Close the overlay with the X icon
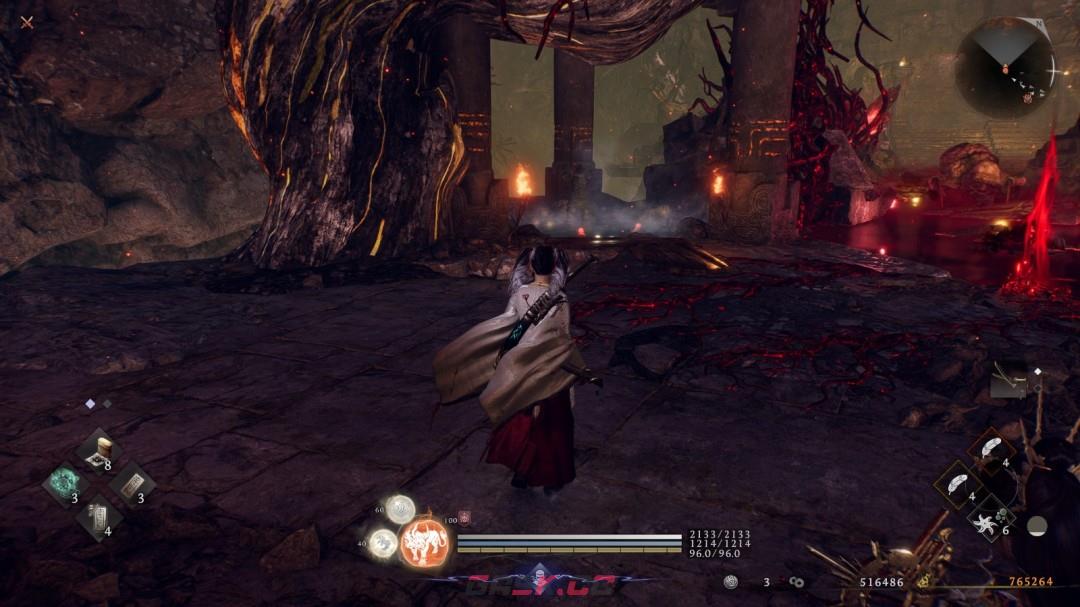 (27, 22)
